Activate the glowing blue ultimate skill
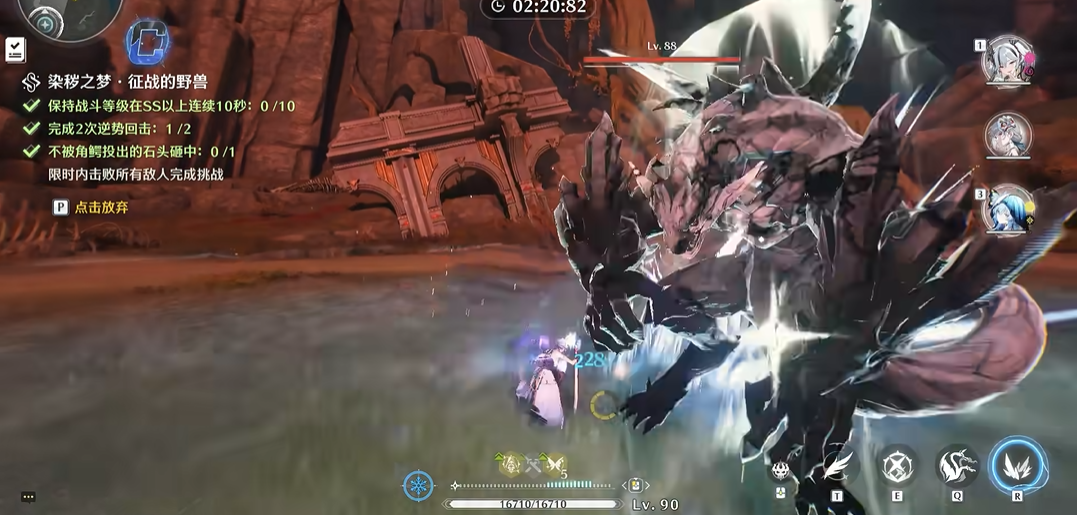 point(1018,466)
